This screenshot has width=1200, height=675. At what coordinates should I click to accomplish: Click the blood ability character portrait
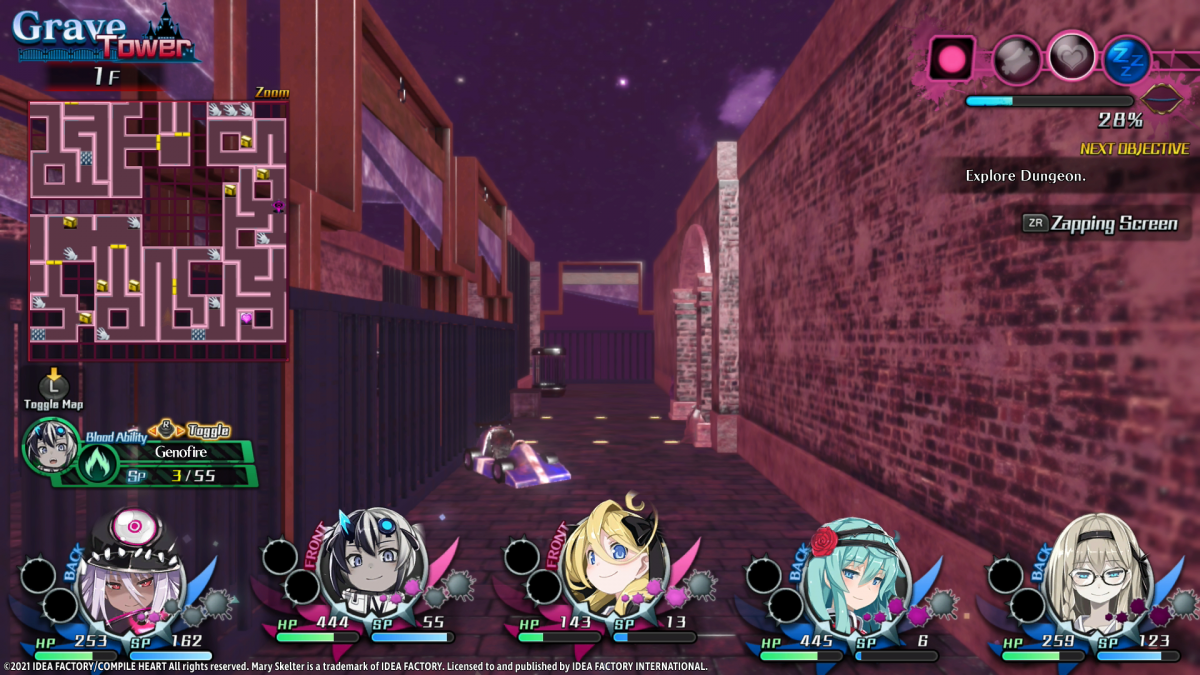[x=50, y=445]
